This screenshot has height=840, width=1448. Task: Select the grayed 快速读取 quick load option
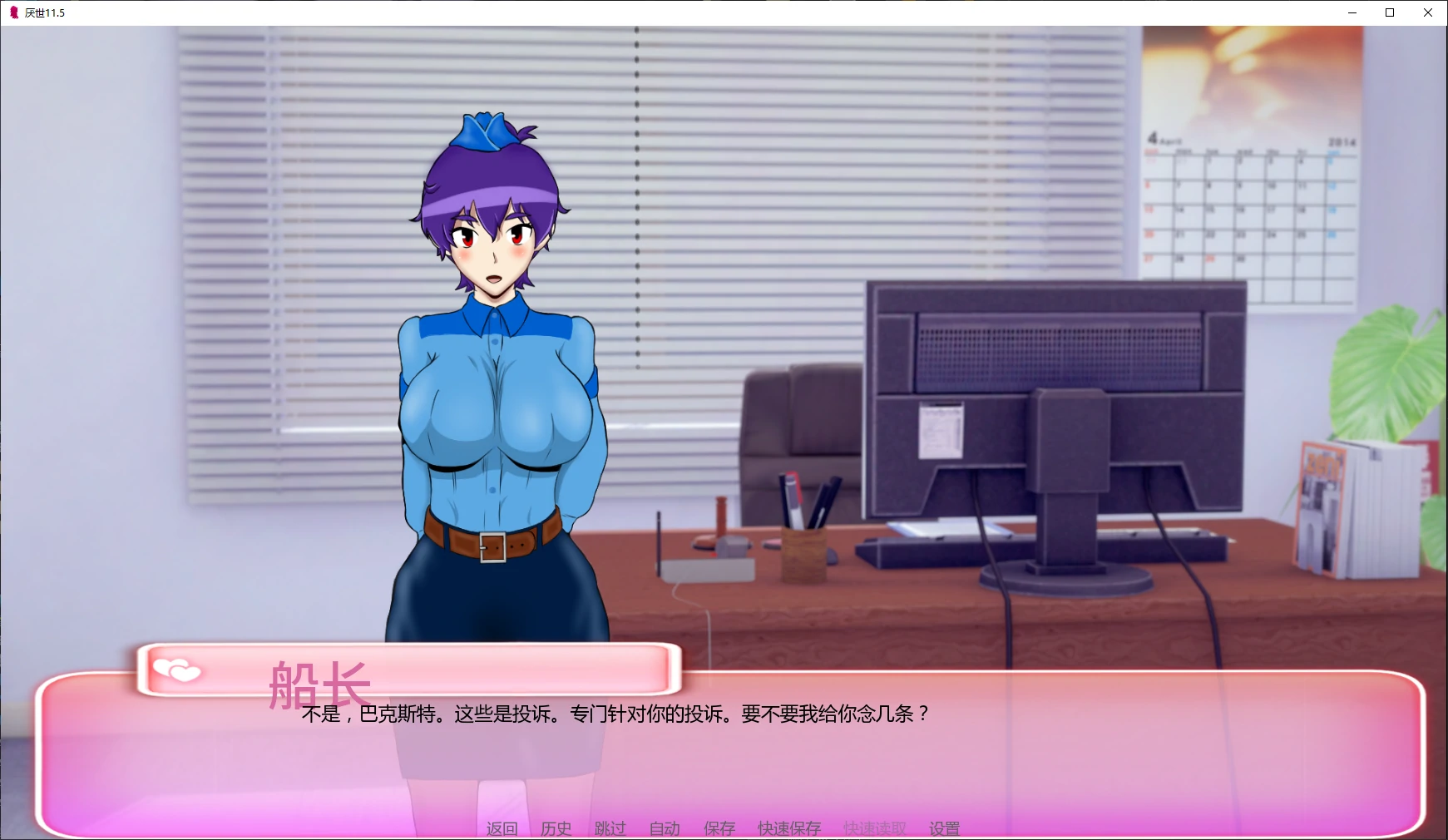click(x=872, y=828)
